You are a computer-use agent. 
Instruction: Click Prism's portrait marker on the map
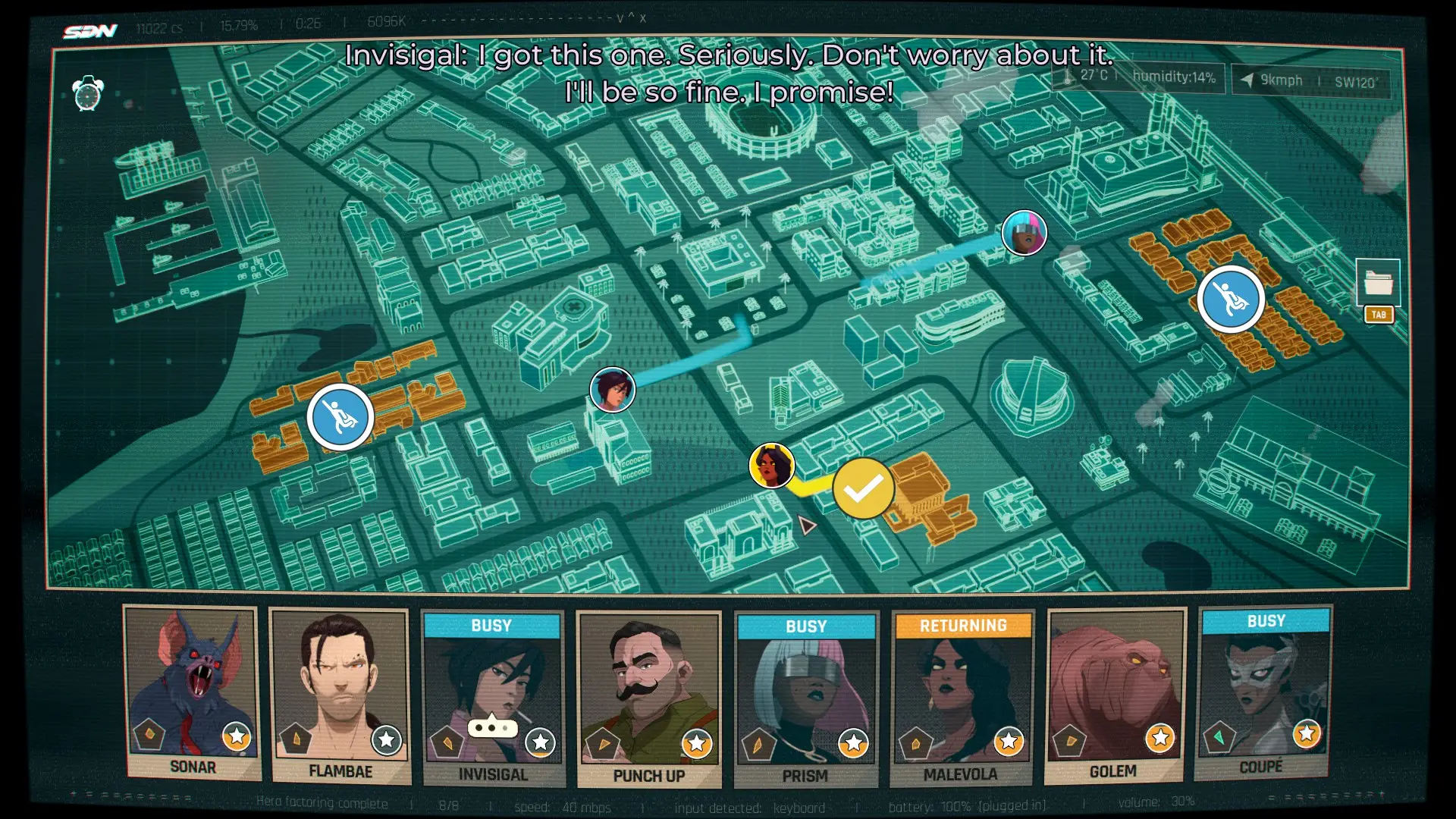(1024, 233)
